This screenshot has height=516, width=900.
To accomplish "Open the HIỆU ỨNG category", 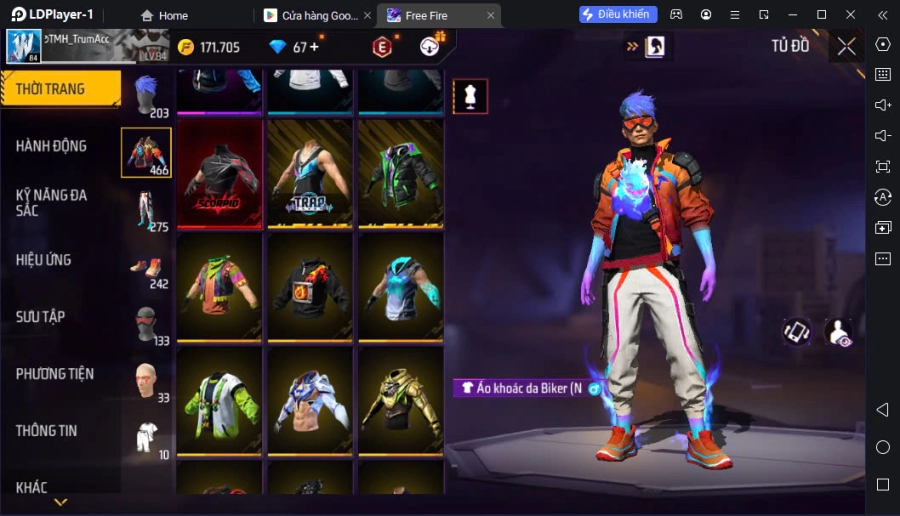I will [x=44, y=260].
